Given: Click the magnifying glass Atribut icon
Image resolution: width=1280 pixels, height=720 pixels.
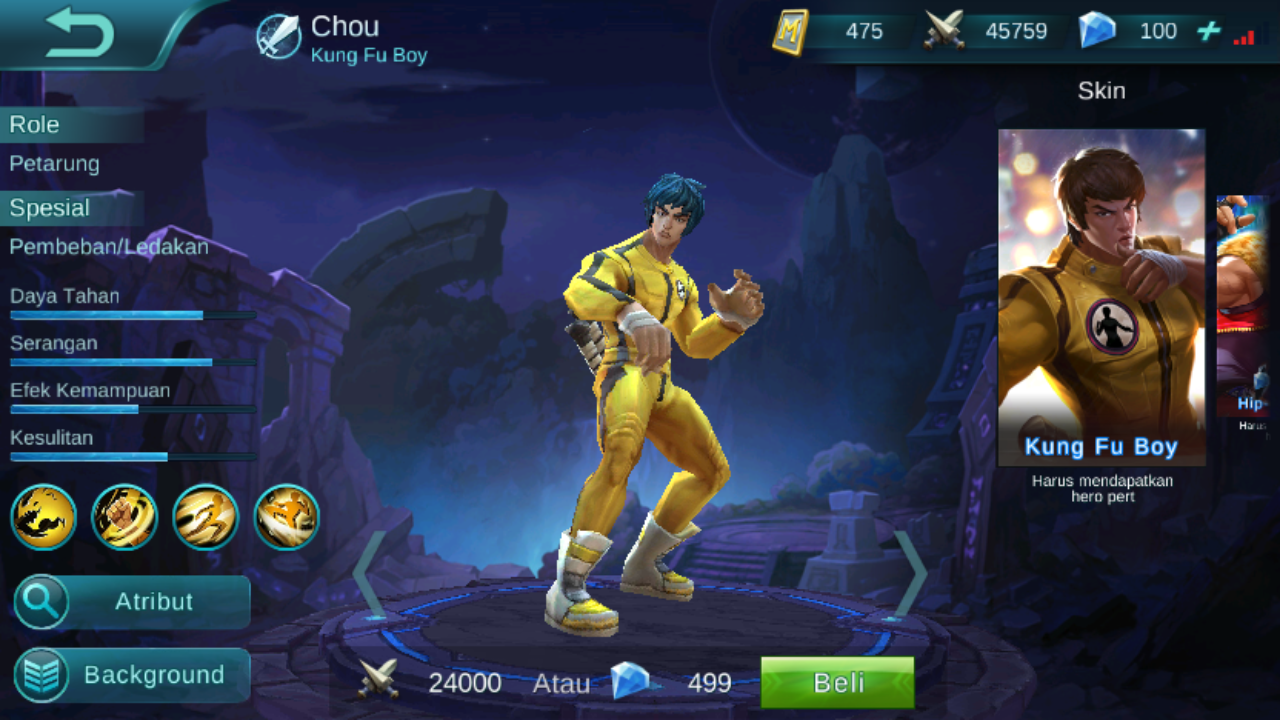Looking at the screenshot, I should [x=39, y=602].
